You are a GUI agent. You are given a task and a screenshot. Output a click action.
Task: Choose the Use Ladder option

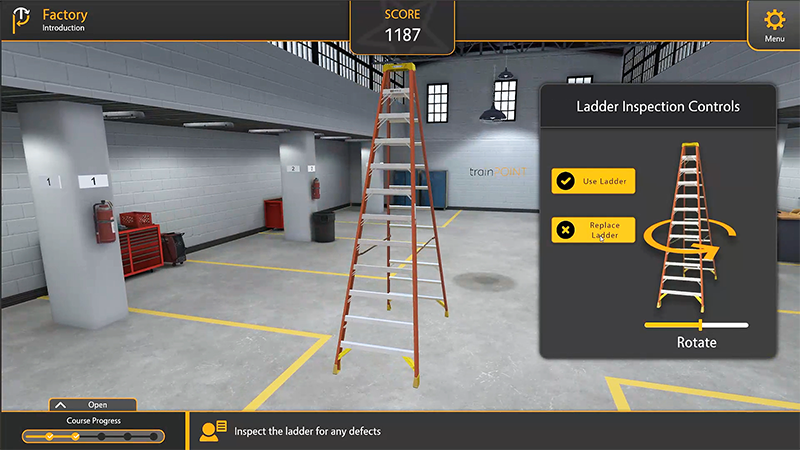point(594,181)
